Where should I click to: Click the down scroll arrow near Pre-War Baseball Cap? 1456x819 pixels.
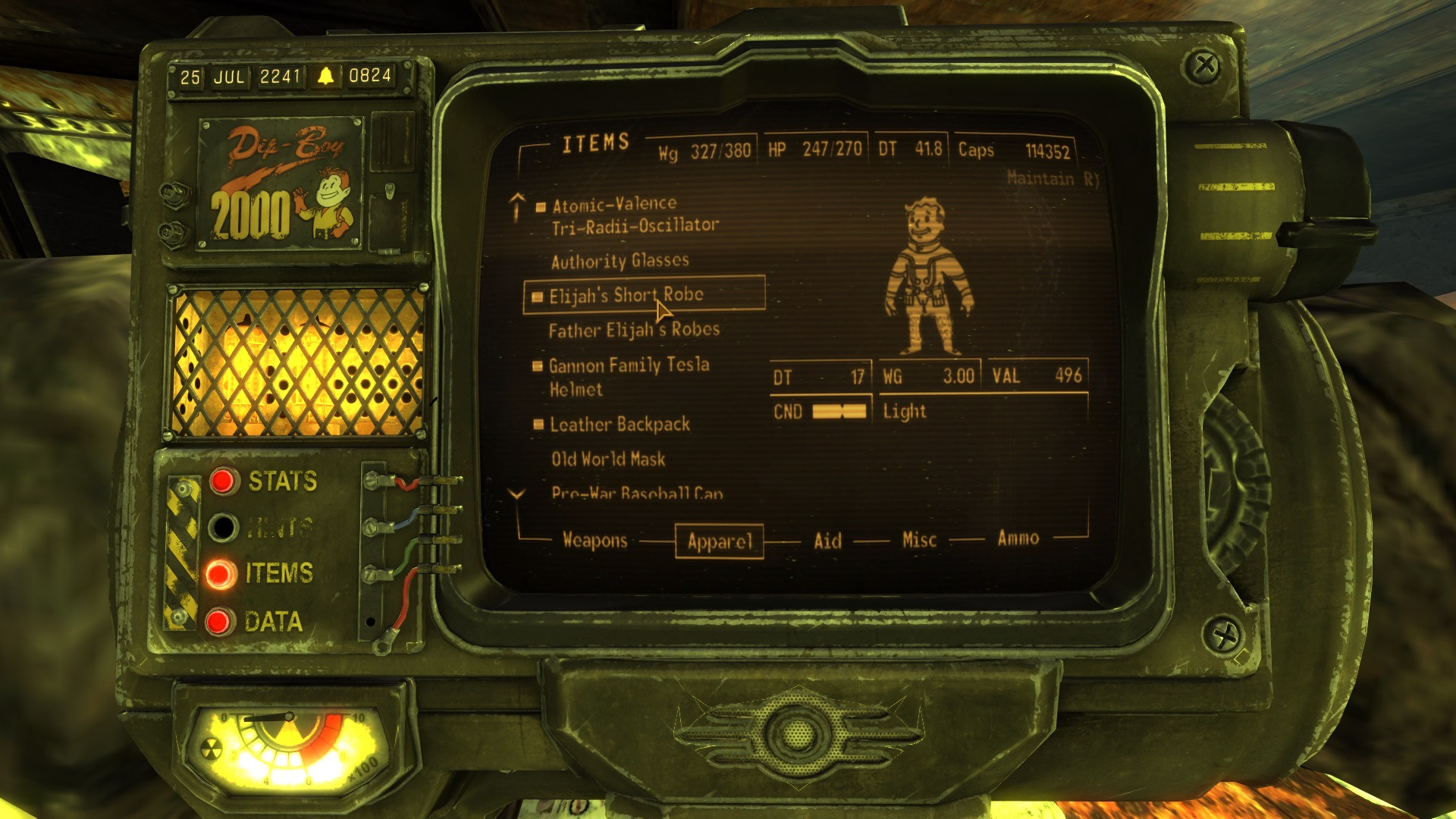(518, 493)
